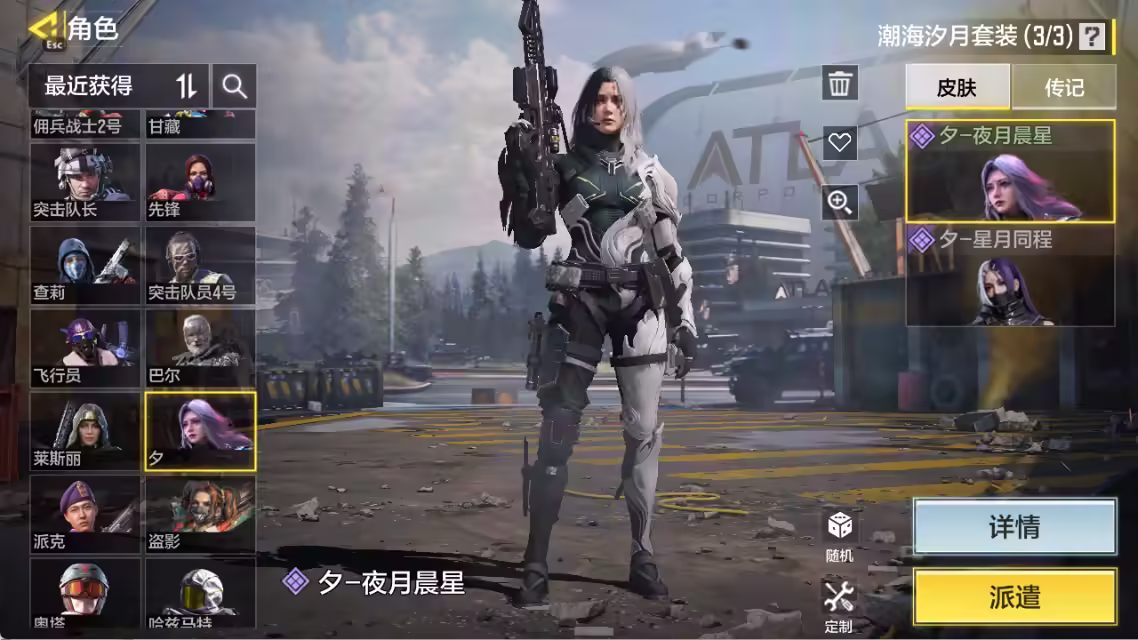This screenshot has height=640, width=1138.
Task: Choose the 飞行员 character tile
Action: [x=85, y=347]
